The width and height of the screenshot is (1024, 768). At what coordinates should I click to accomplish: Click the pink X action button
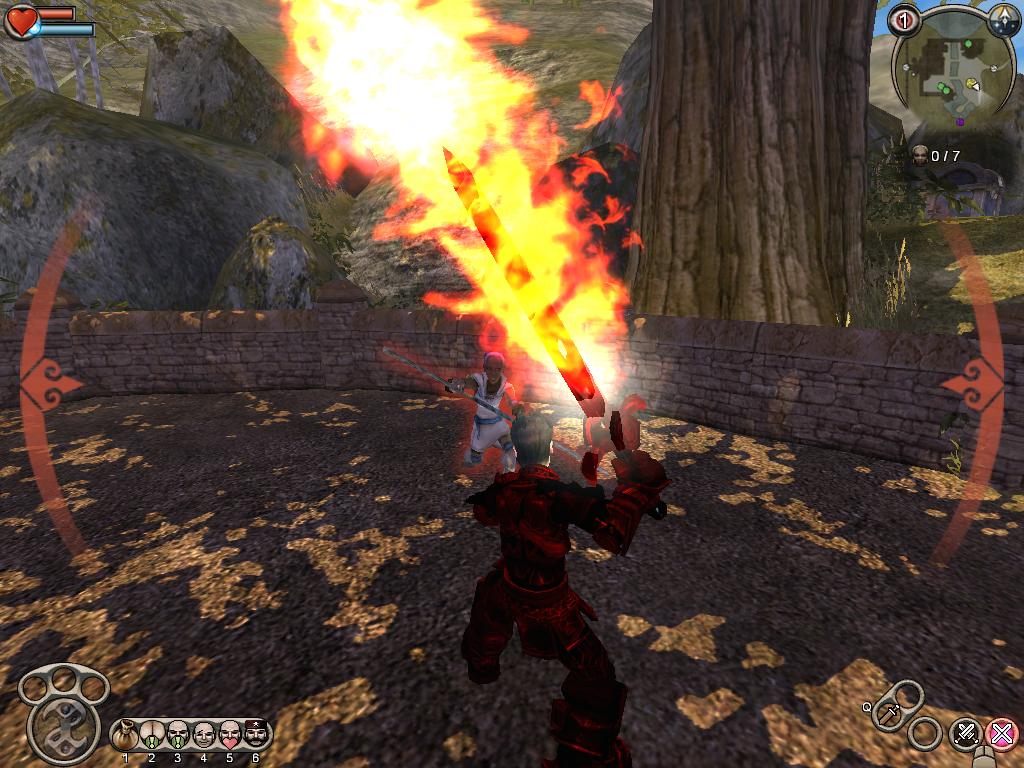[1002, 733]
